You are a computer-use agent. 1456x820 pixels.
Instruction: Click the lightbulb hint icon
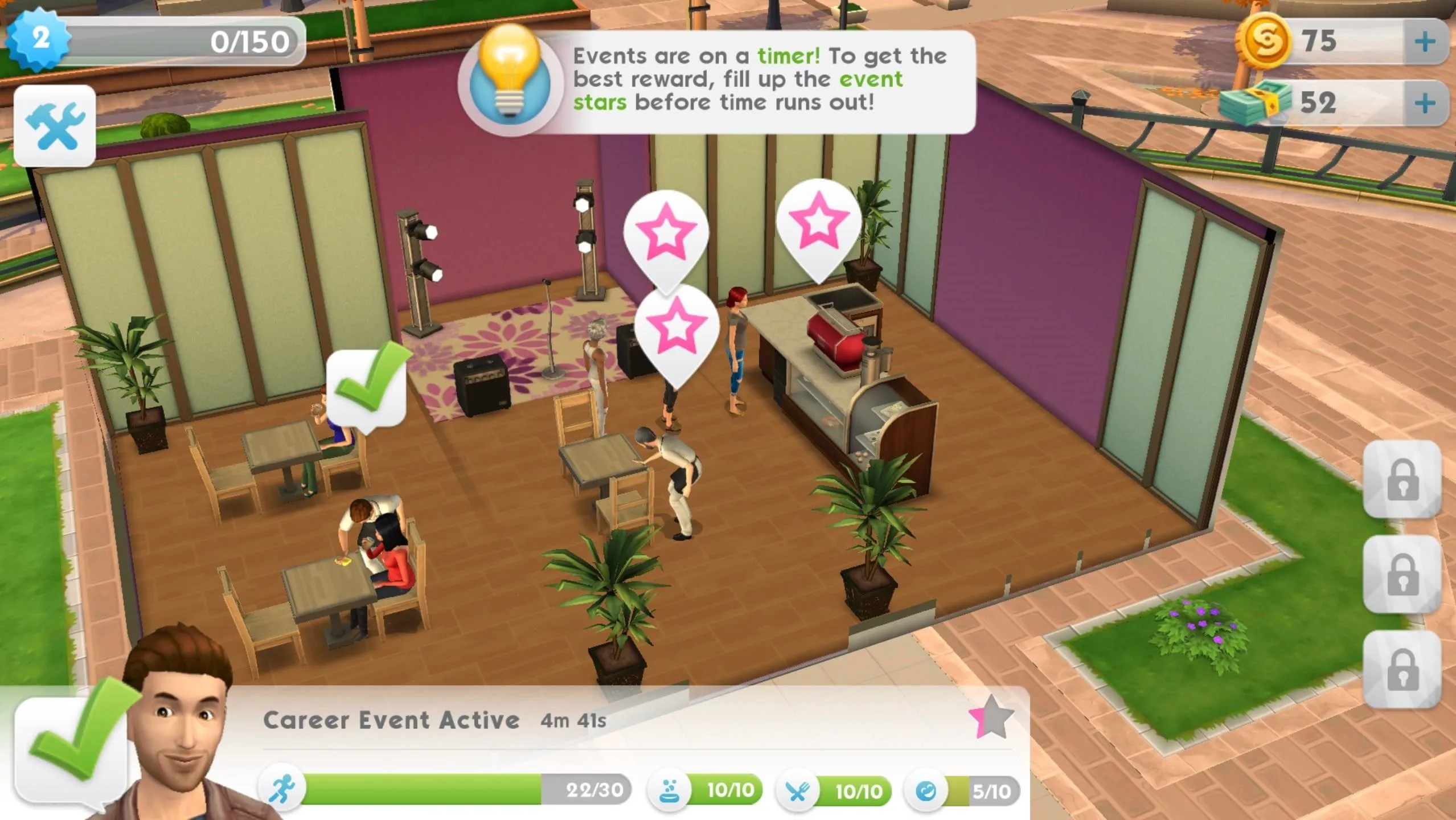coord(510,80)
